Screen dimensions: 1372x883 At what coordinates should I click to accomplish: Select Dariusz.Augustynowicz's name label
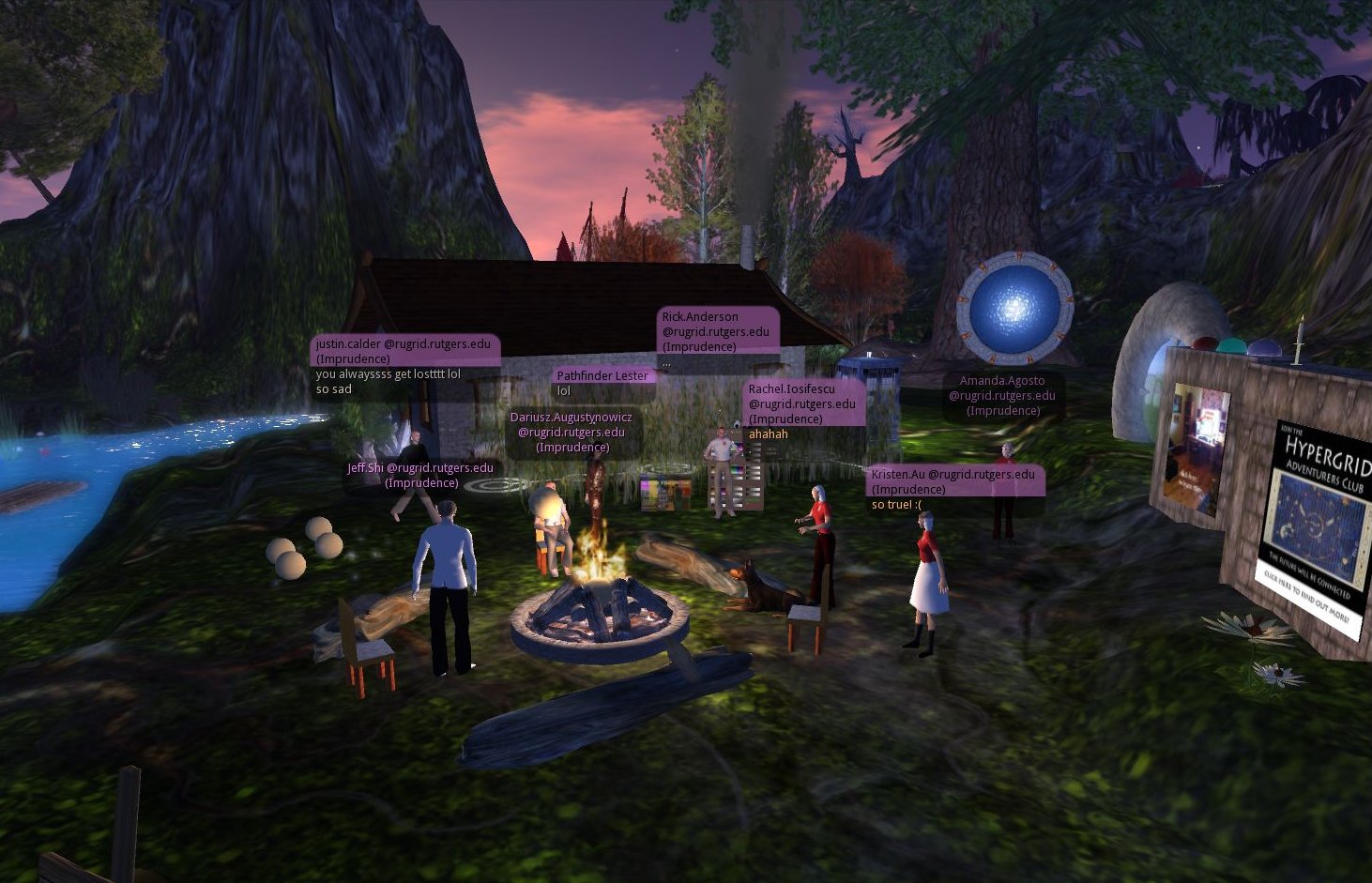pyautogui.click(x=572, y=432)
